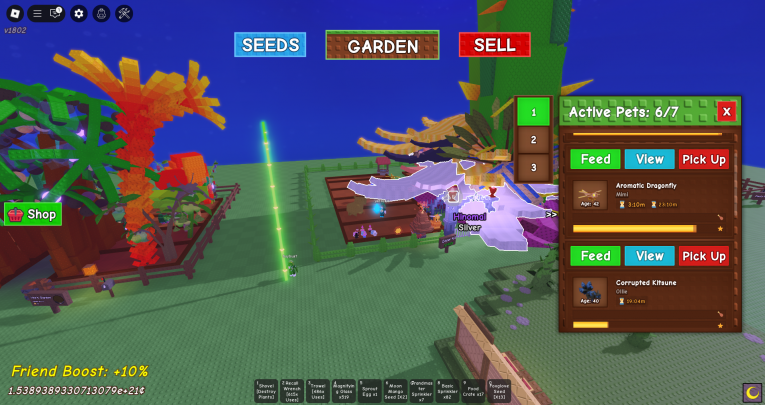Open the Shop

point(33,214)
